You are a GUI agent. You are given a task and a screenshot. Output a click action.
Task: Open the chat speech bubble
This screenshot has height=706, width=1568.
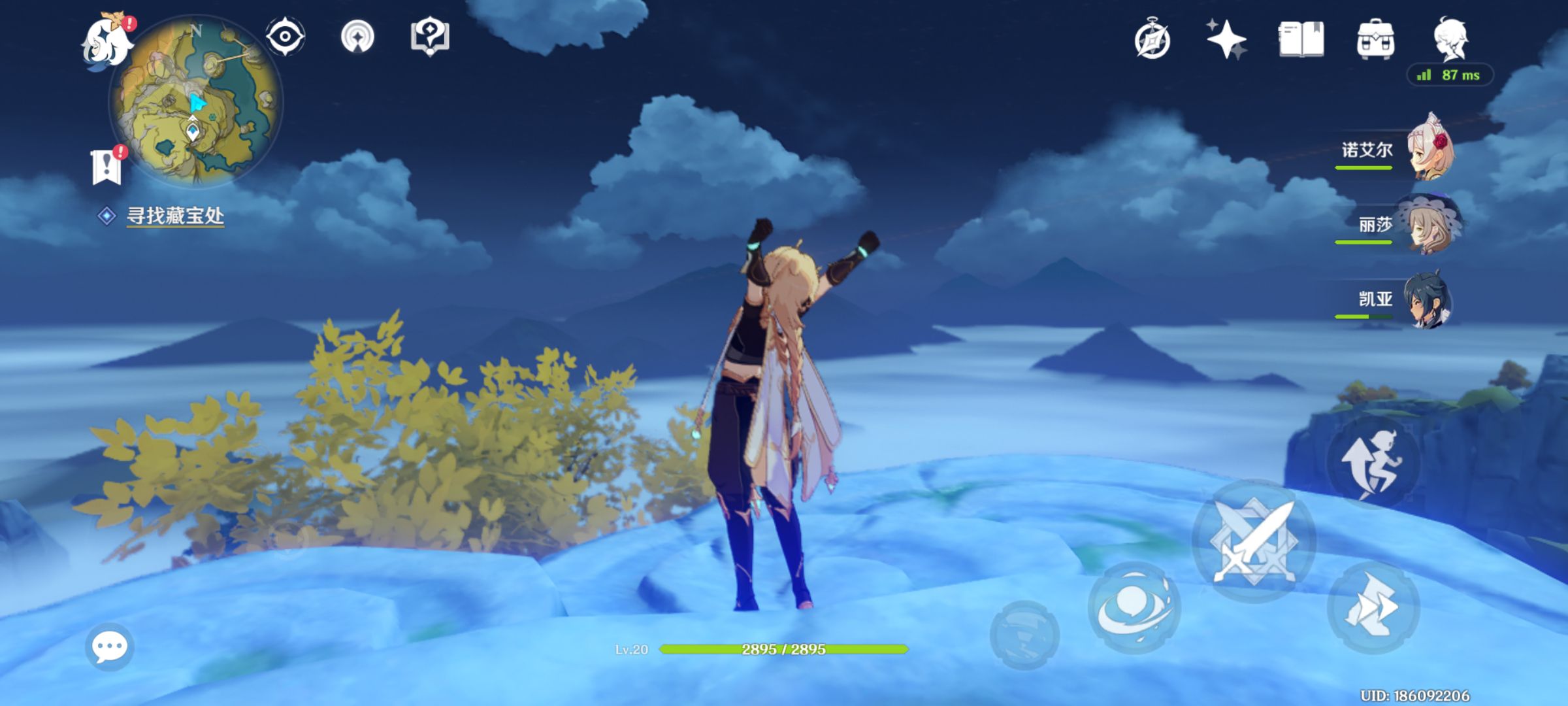109,647
